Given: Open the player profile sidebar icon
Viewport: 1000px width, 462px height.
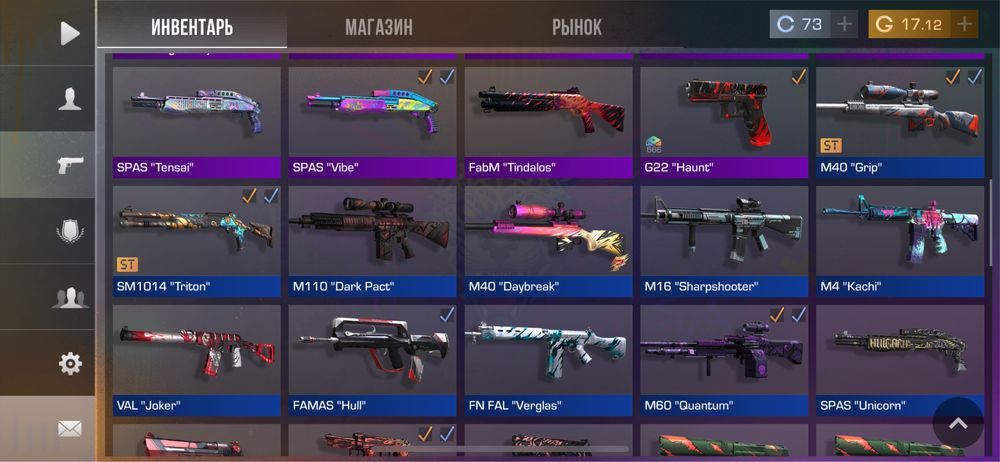Looking at the screenshot, I should tap(69, 98).
